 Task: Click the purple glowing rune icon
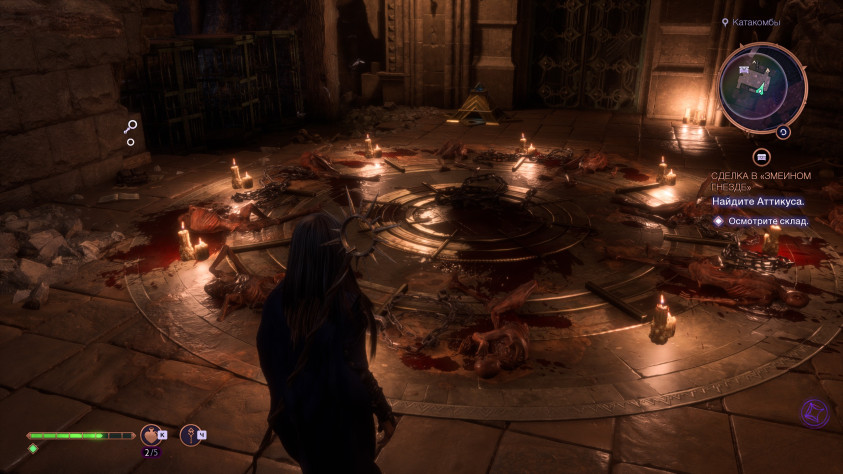click(816, 413)
